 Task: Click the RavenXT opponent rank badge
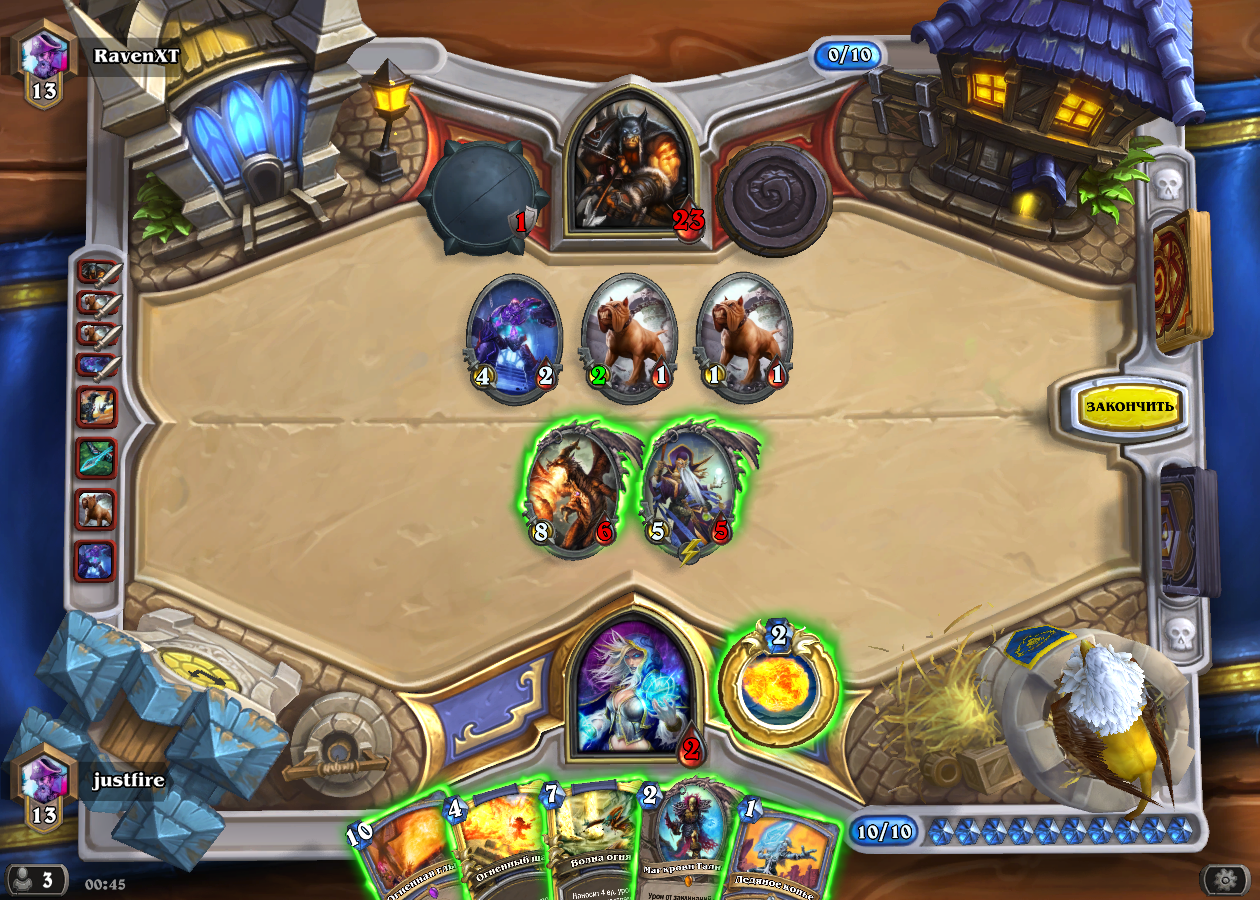point(44,64)
